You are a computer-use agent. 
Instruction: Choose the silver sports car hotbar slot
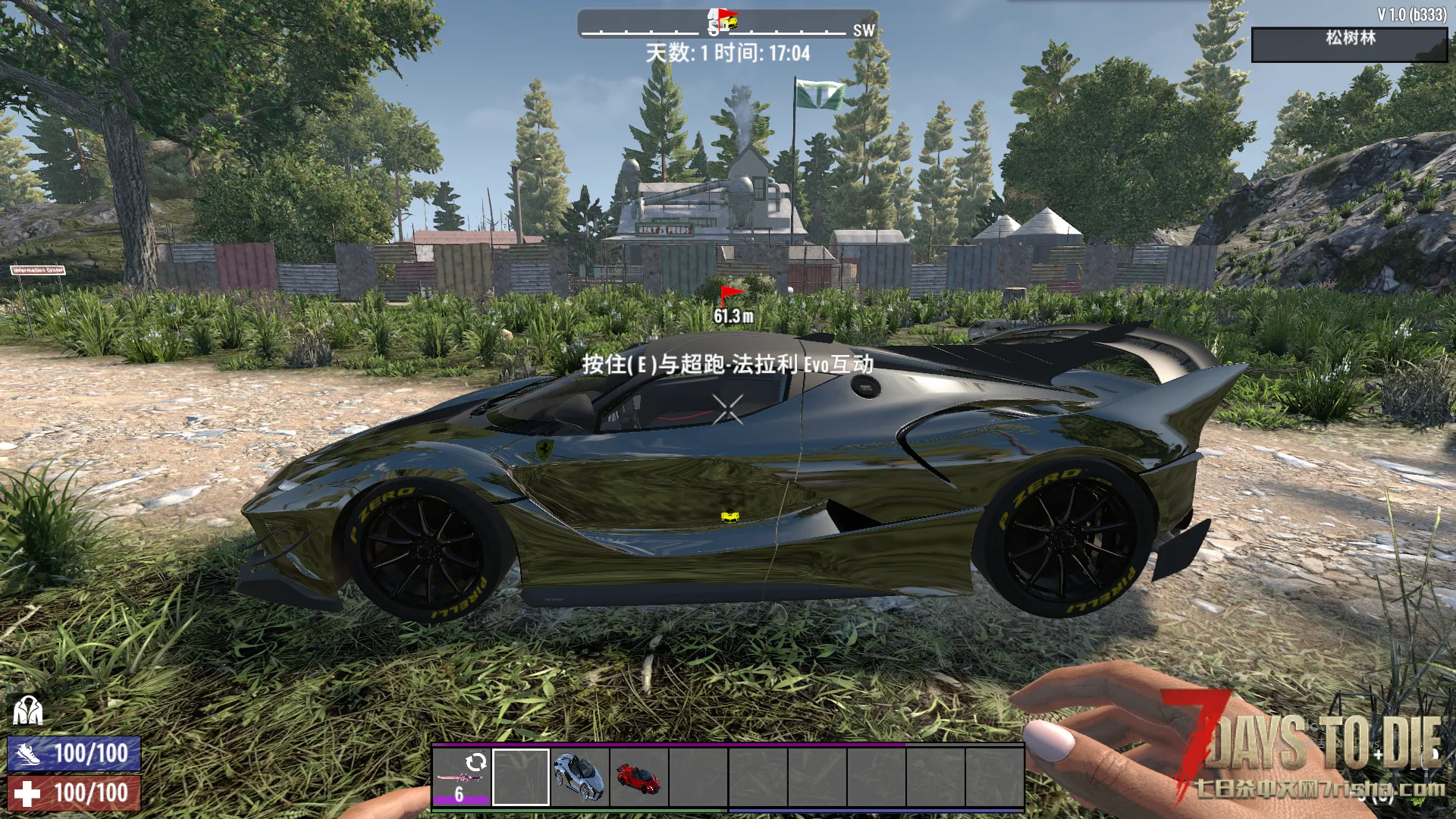(x=579, y=777)
